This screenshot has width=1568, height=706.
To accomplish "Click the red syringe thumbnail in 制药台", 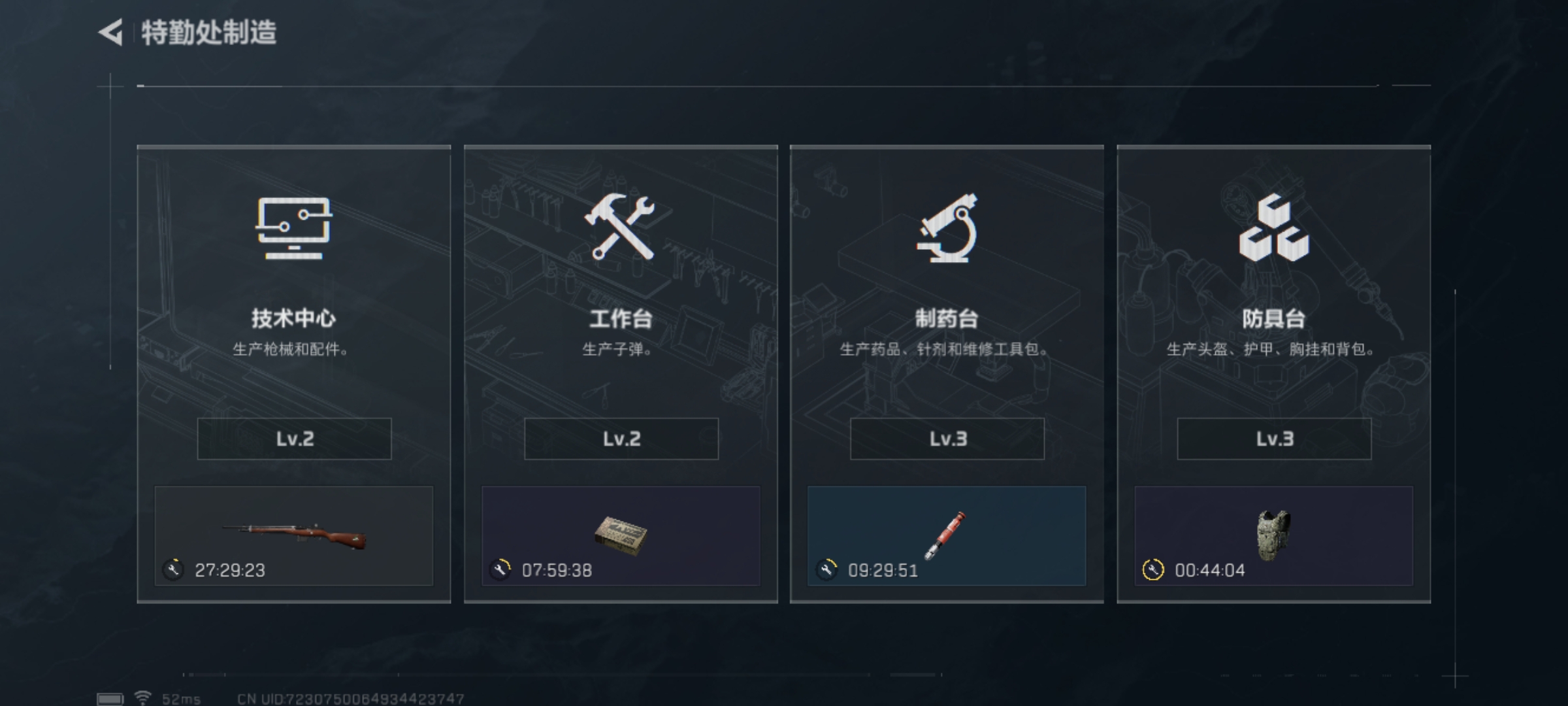I will [947, 536].
